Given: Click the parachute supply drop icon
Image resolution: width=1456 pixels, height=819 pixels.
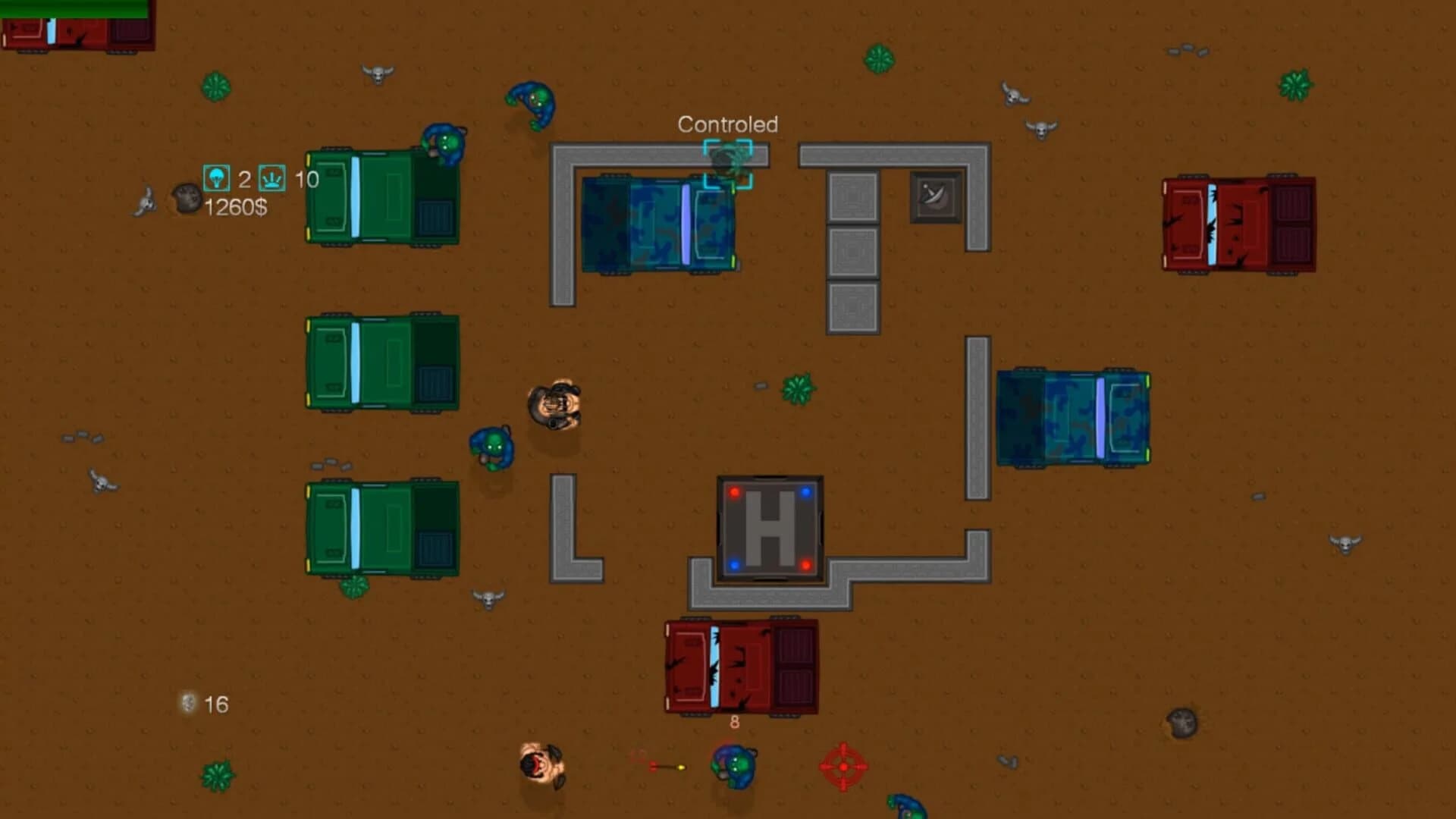Looking at the screenshot, I should tap(216, 180).
